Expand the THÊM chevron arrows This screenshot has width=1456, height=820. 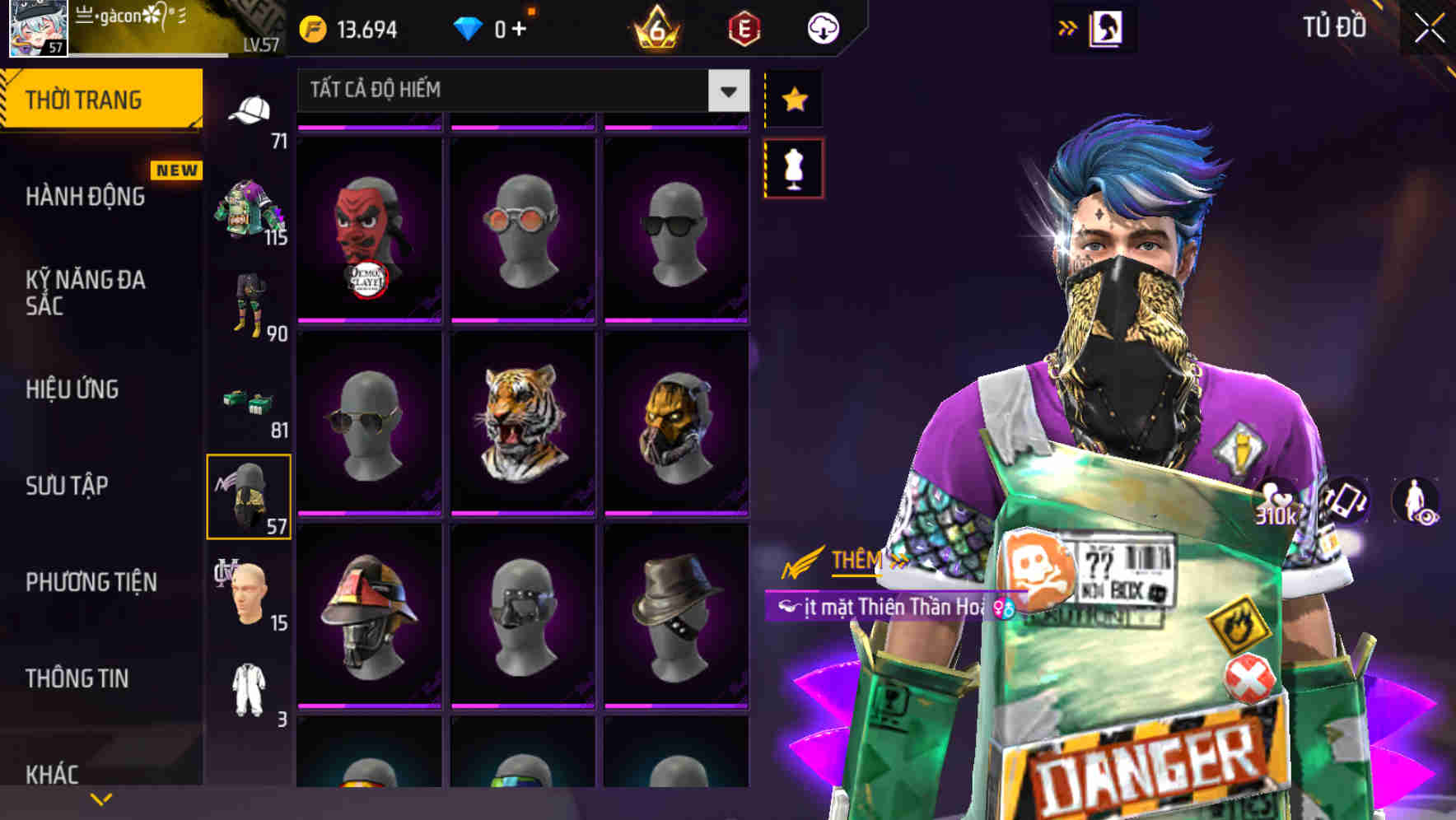[x=897, y=557]
